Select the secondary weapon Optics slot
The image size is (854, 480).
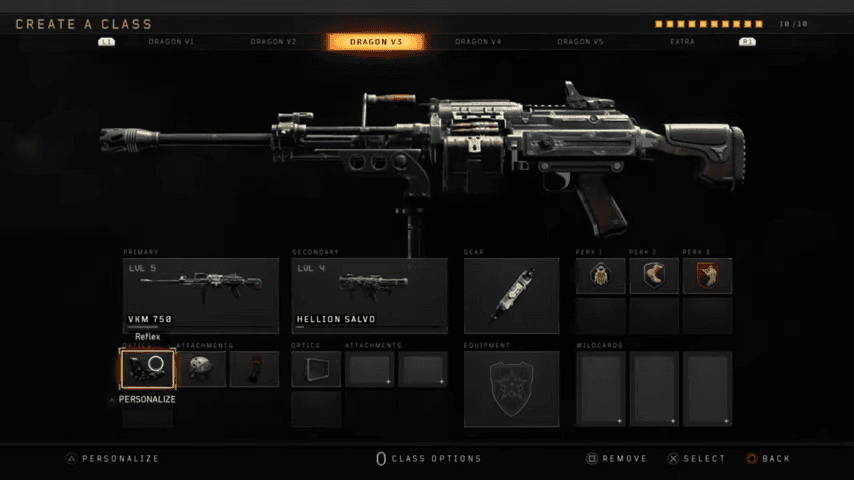(316, 369)
